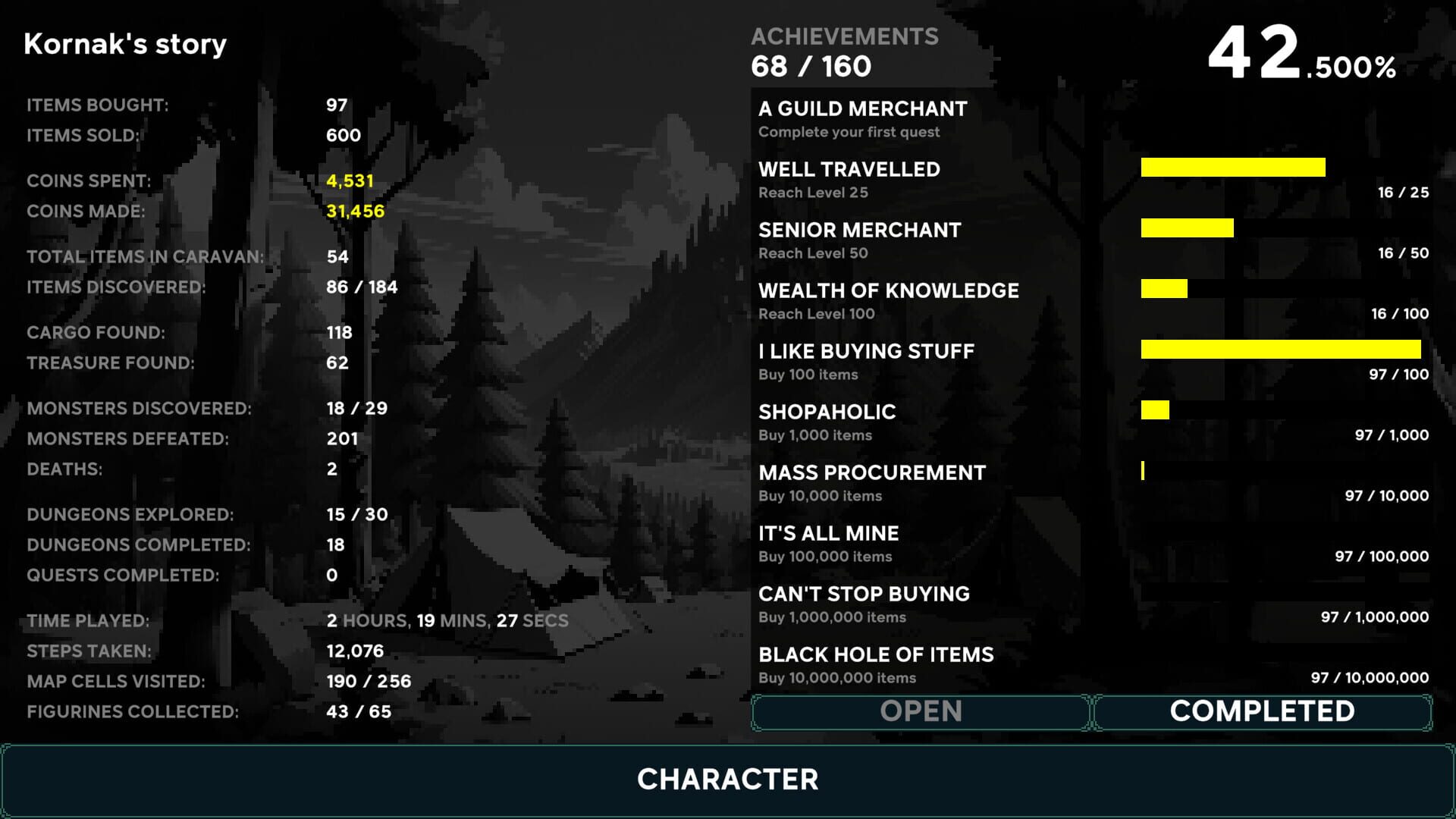This screenshot has height=819, width=1456.
Task: Click the Kornak's story title
Action: (x=126, y=43)
